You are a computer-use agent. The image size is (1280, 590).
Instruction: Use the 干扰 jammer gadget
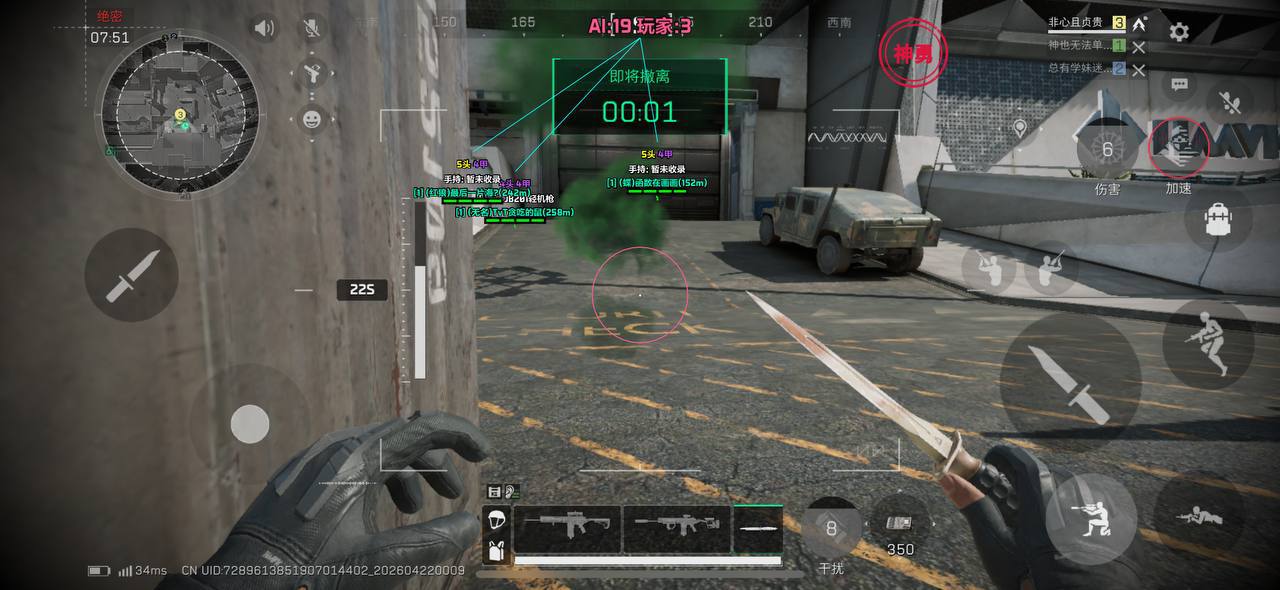pos(831,529)
